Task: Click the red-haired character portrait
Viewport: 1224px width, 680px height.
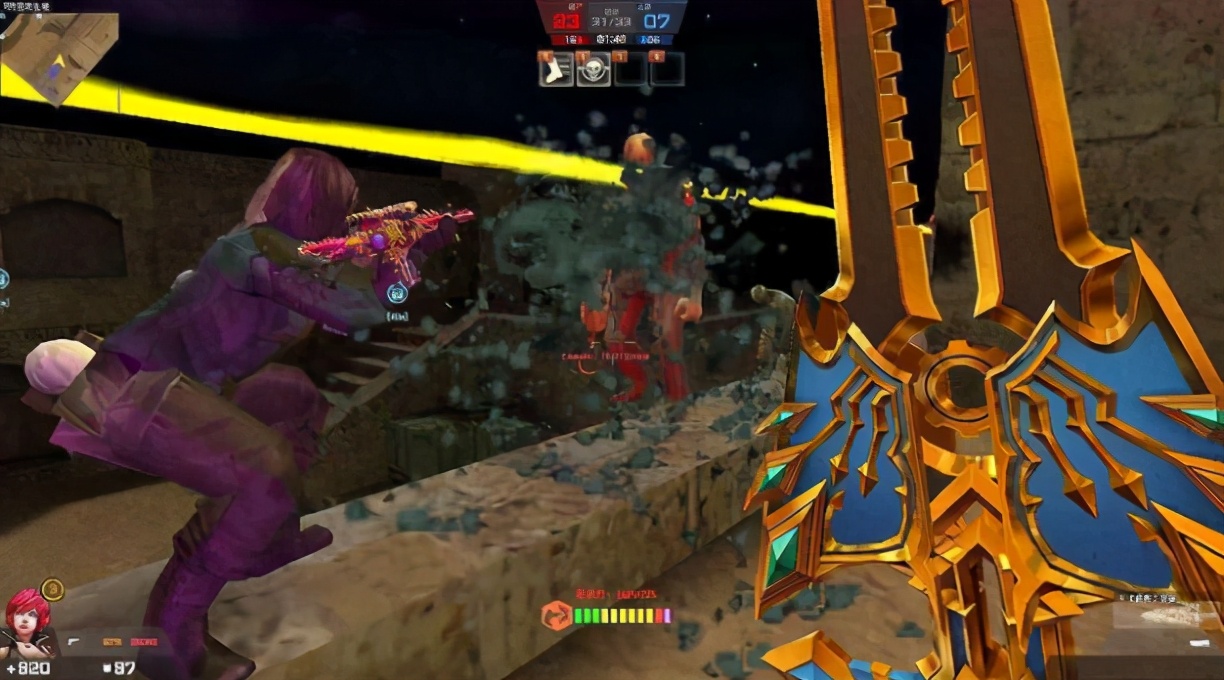Action: click(27, 624)
